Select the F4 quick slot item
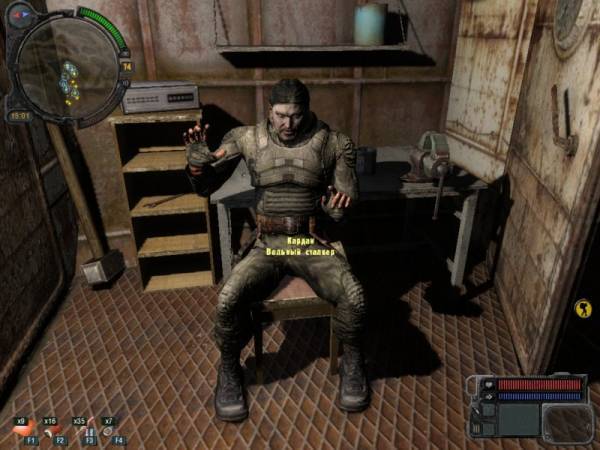Image resolution: width=600 pixels, height=450 pixels. (107, 432)
